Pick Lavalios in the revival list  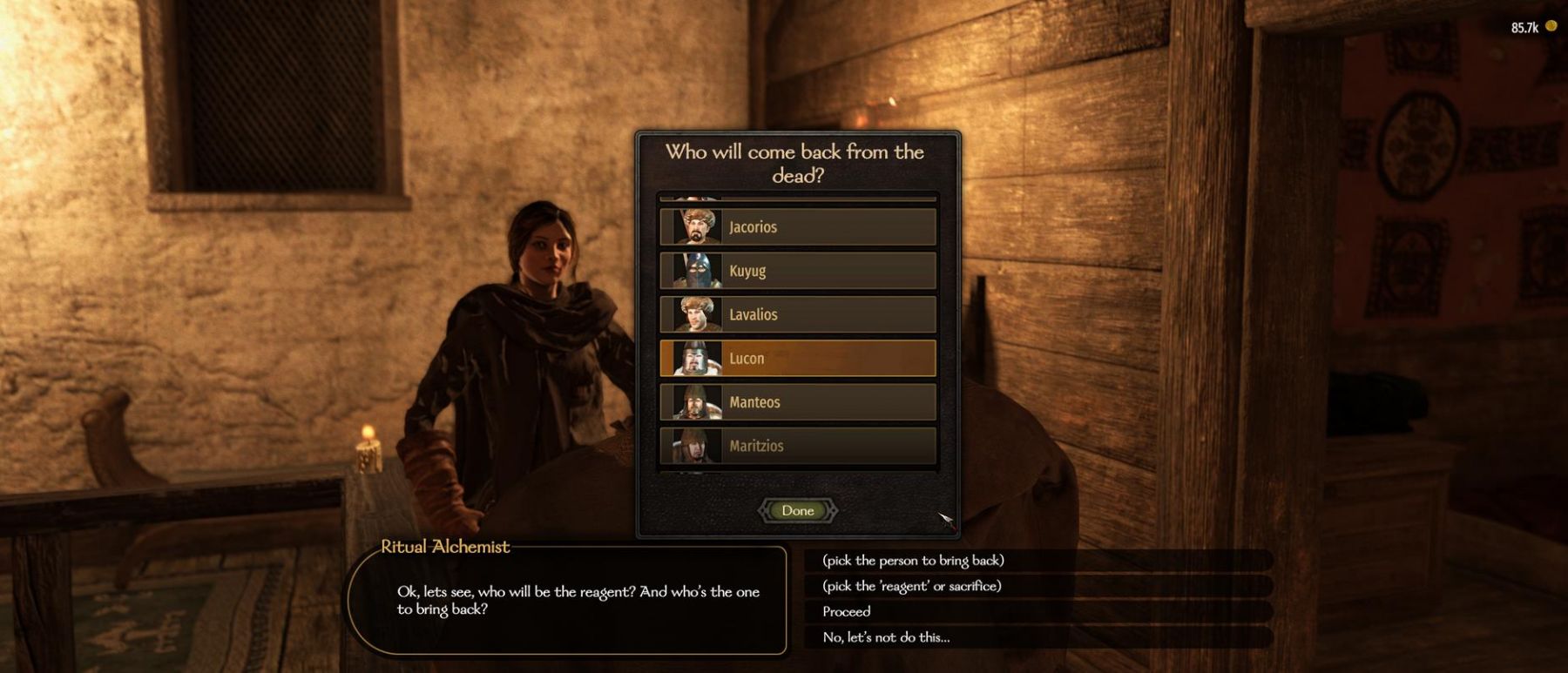pyautogui.click(x=797, y=314)
